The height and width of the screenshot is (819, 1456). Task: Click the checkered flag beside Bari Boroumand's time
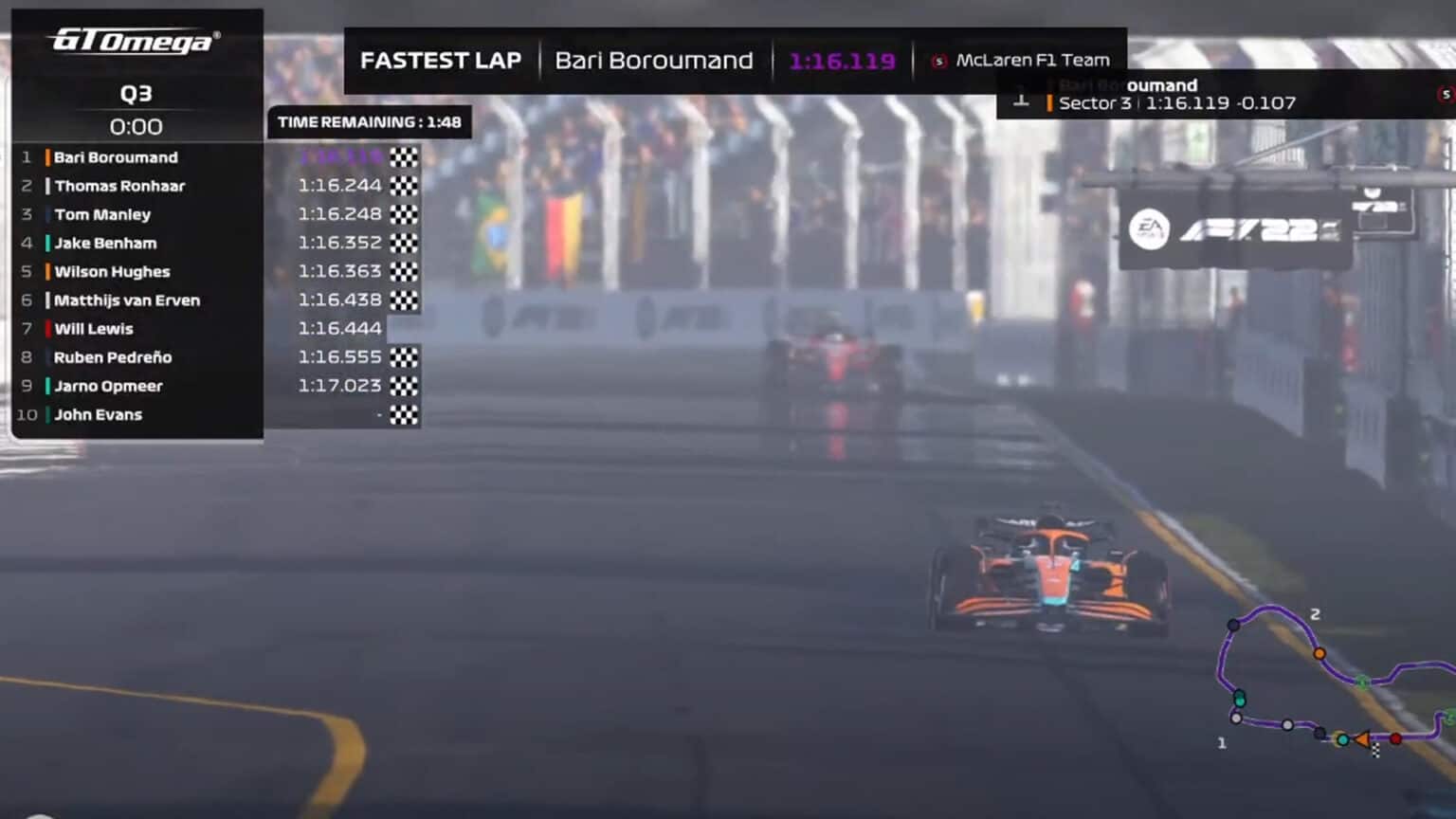406,157
